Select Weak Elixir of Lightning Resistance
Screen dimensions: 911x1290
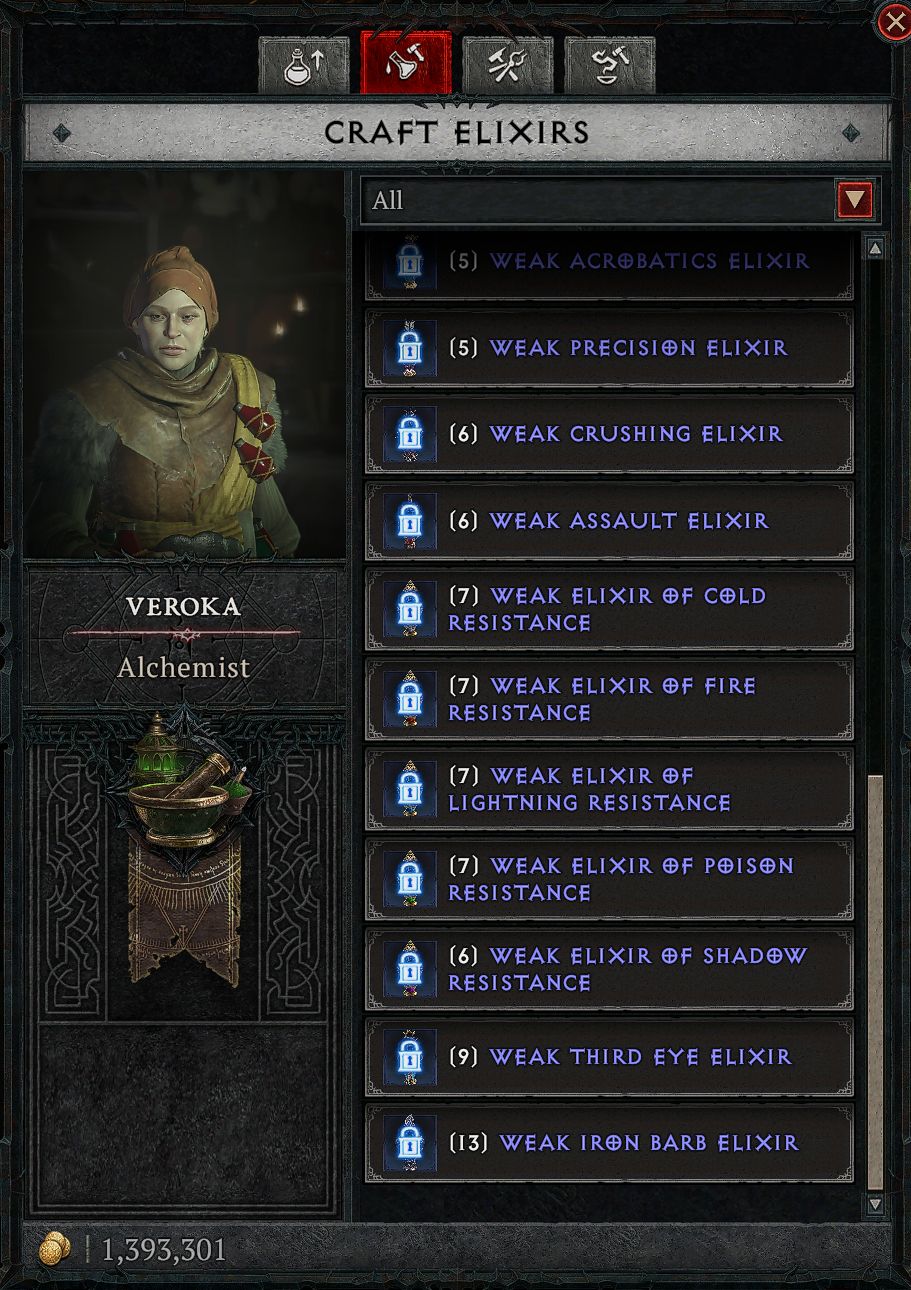pyautogui.click(x=609, y=789)
